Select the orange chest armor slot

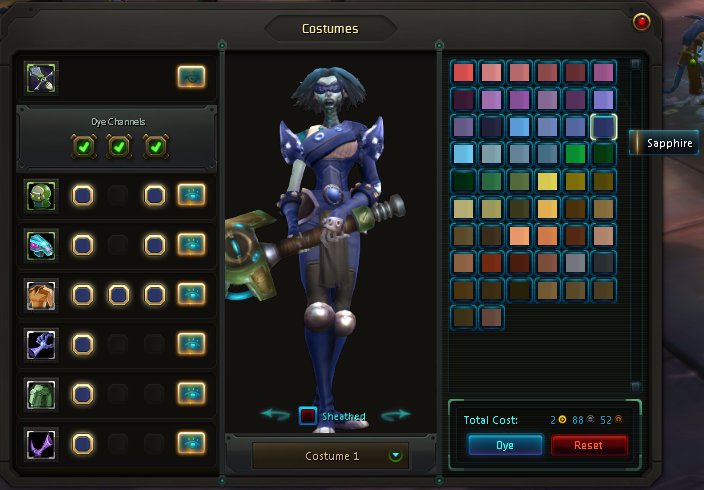click(x=42, y=294)
